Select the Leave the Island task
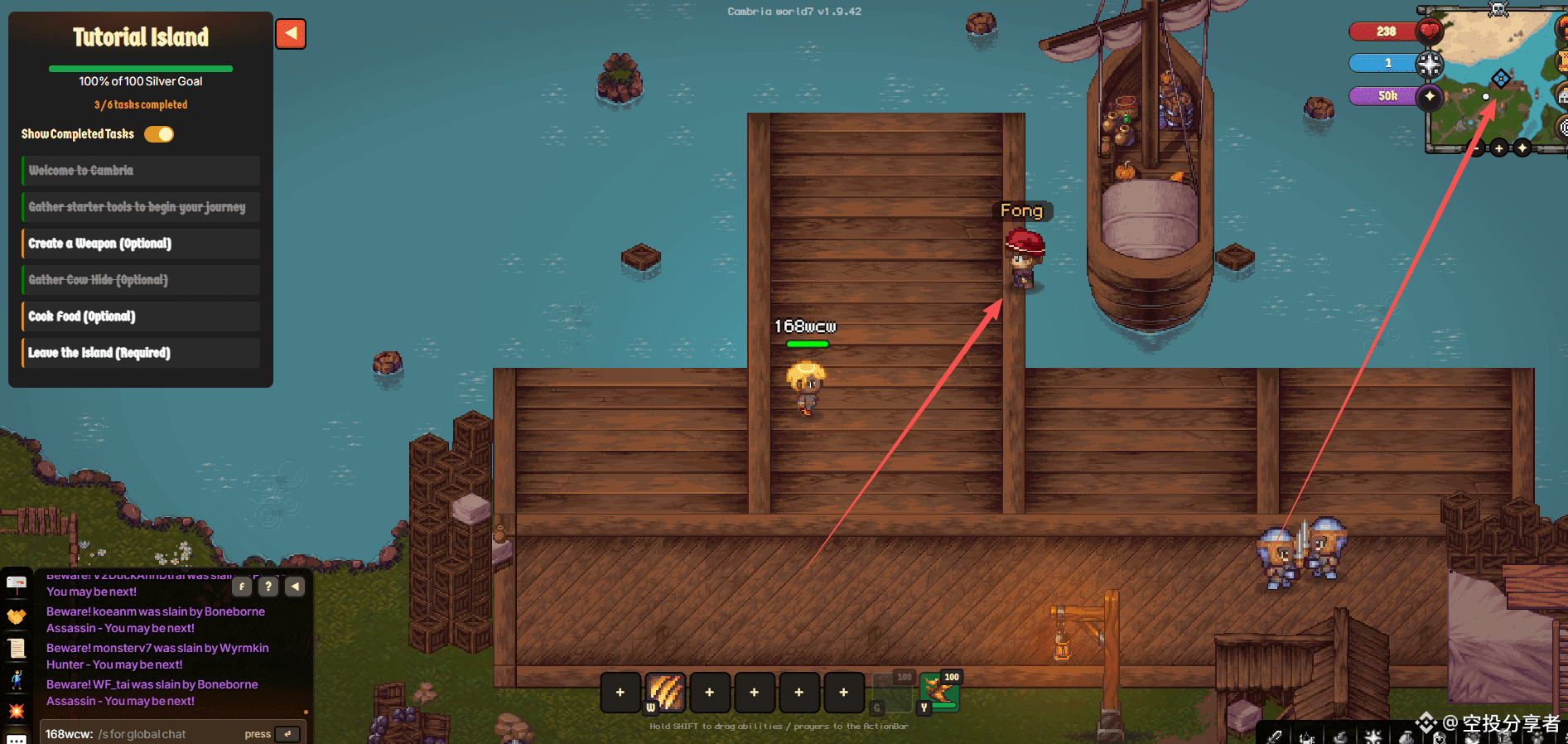Screen dimensions: 1568x744 pyautogui.click(x=141, y=353)
